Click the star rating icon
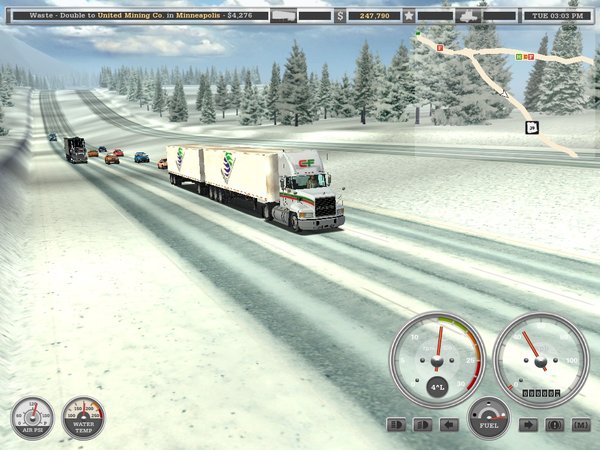Image resolution: width=600 pixels, height=450 pixels. point(409,16)
